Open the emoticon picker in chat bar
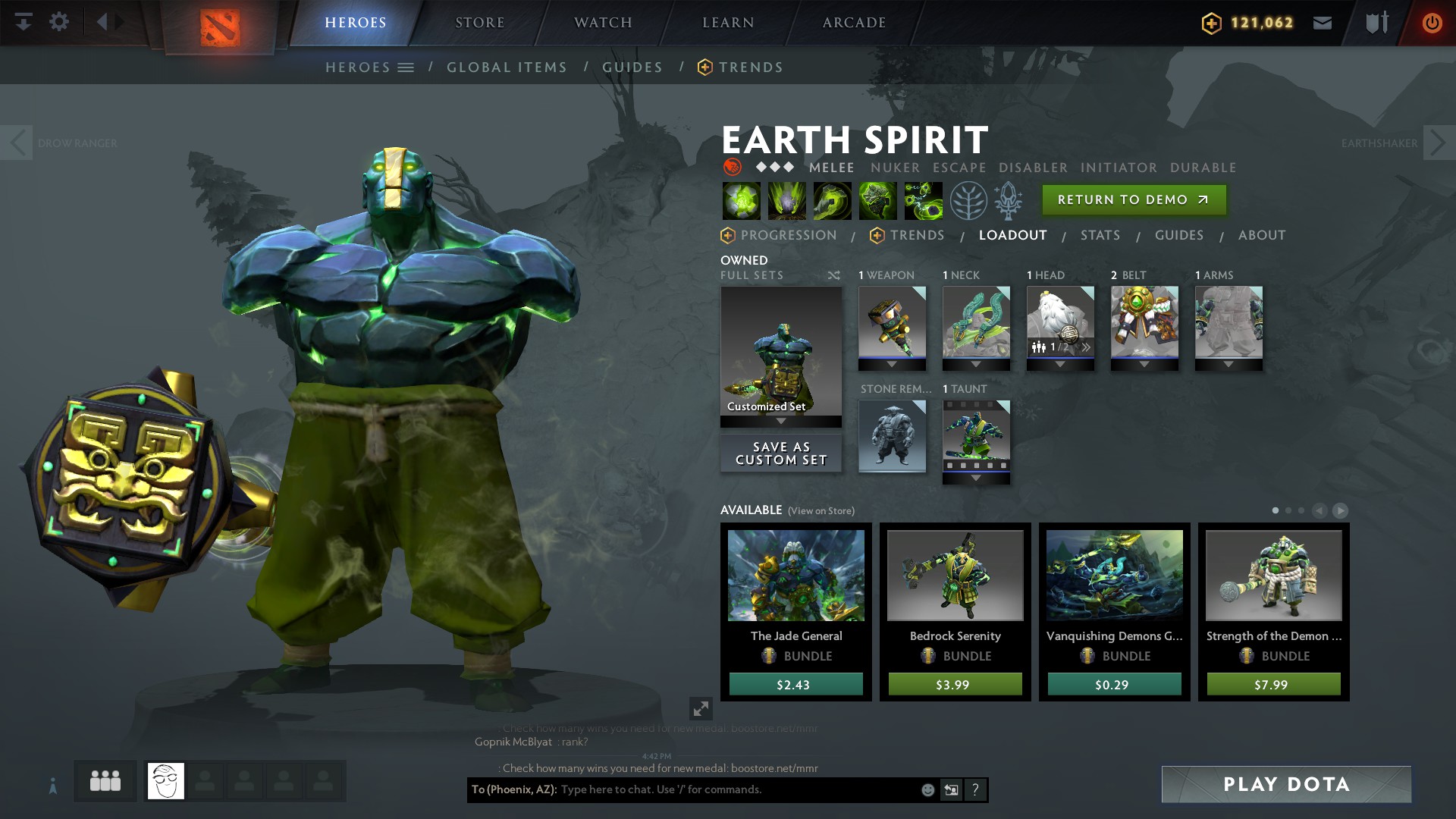1456x819 pixels. pos(927,789)
